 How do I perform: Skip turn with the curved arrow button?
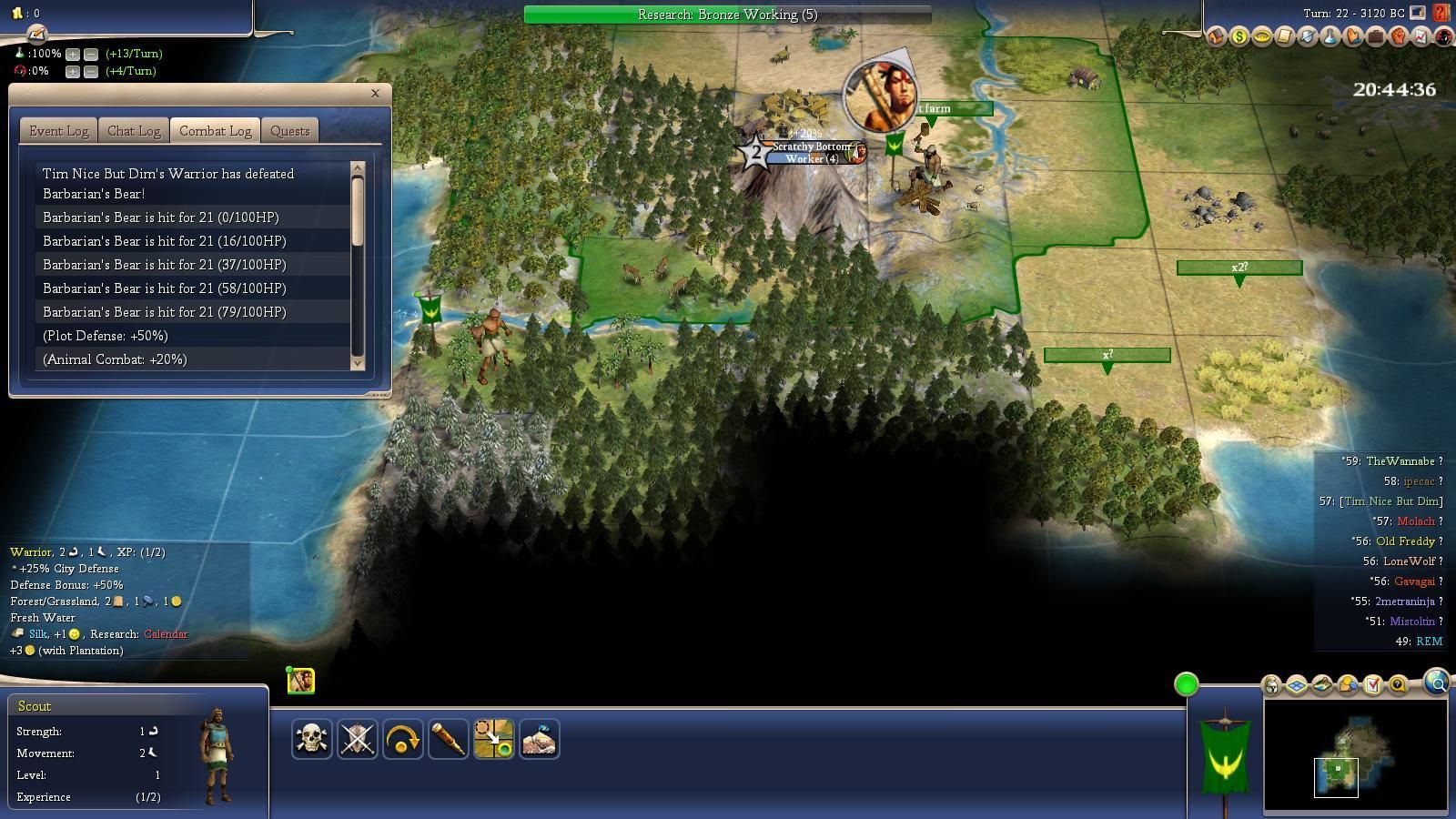point(402,739)
